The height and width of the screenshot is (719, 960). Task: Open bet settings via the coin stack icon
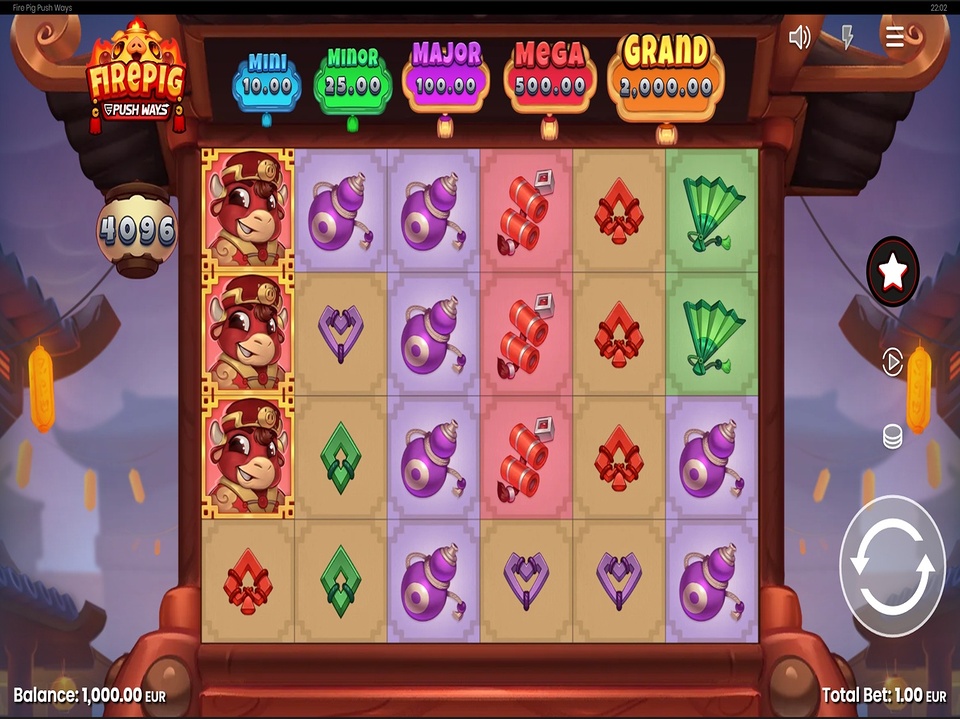tap(892, 437)
